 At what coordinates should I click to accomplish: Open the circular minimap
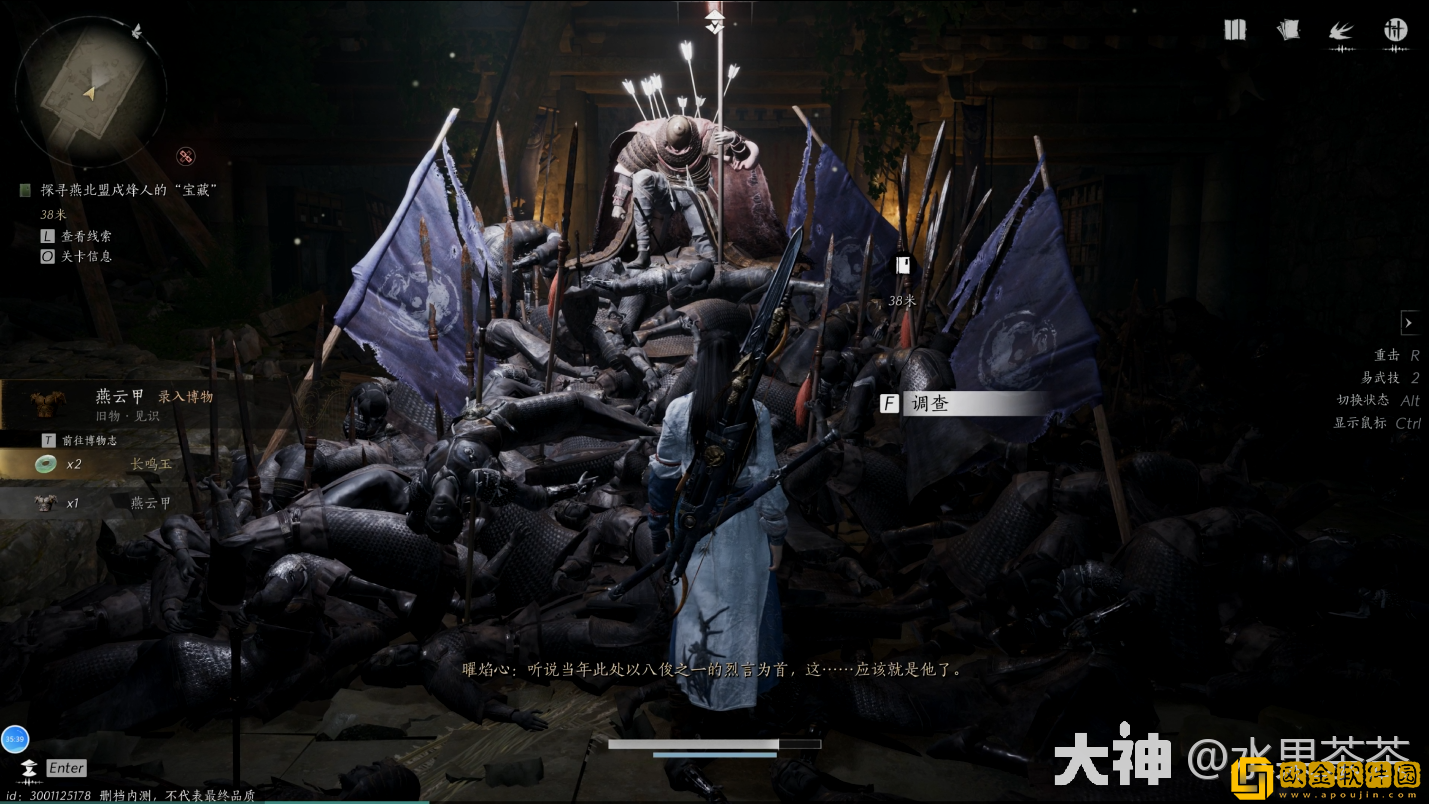tap(90, 91)
